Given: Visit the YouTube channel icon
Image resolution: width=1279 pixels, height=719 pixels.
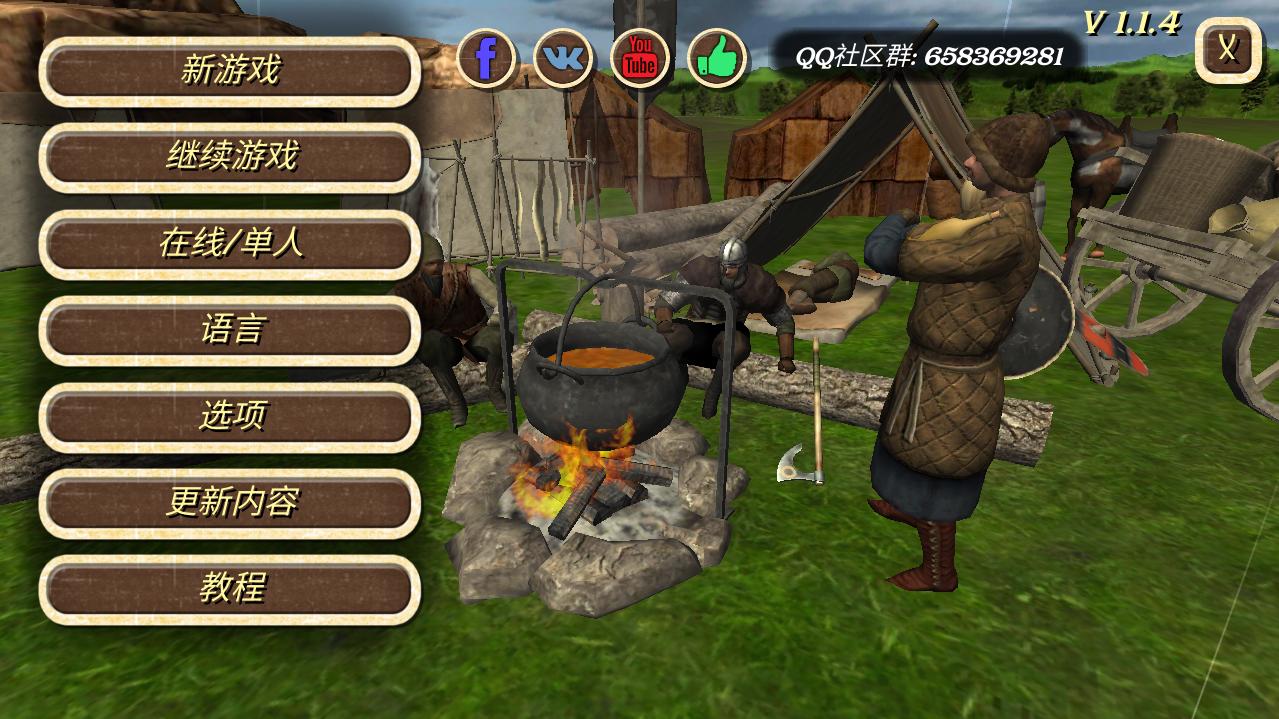Looking at the screenshot, I should pos(640,59).
